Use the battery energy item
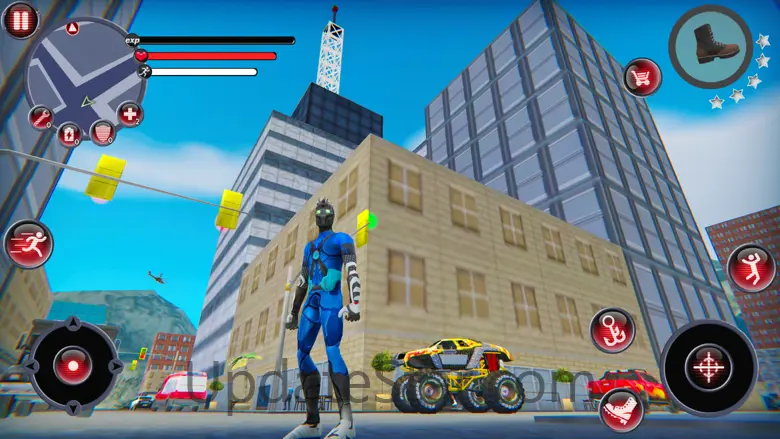 click(x=69, y=133)
